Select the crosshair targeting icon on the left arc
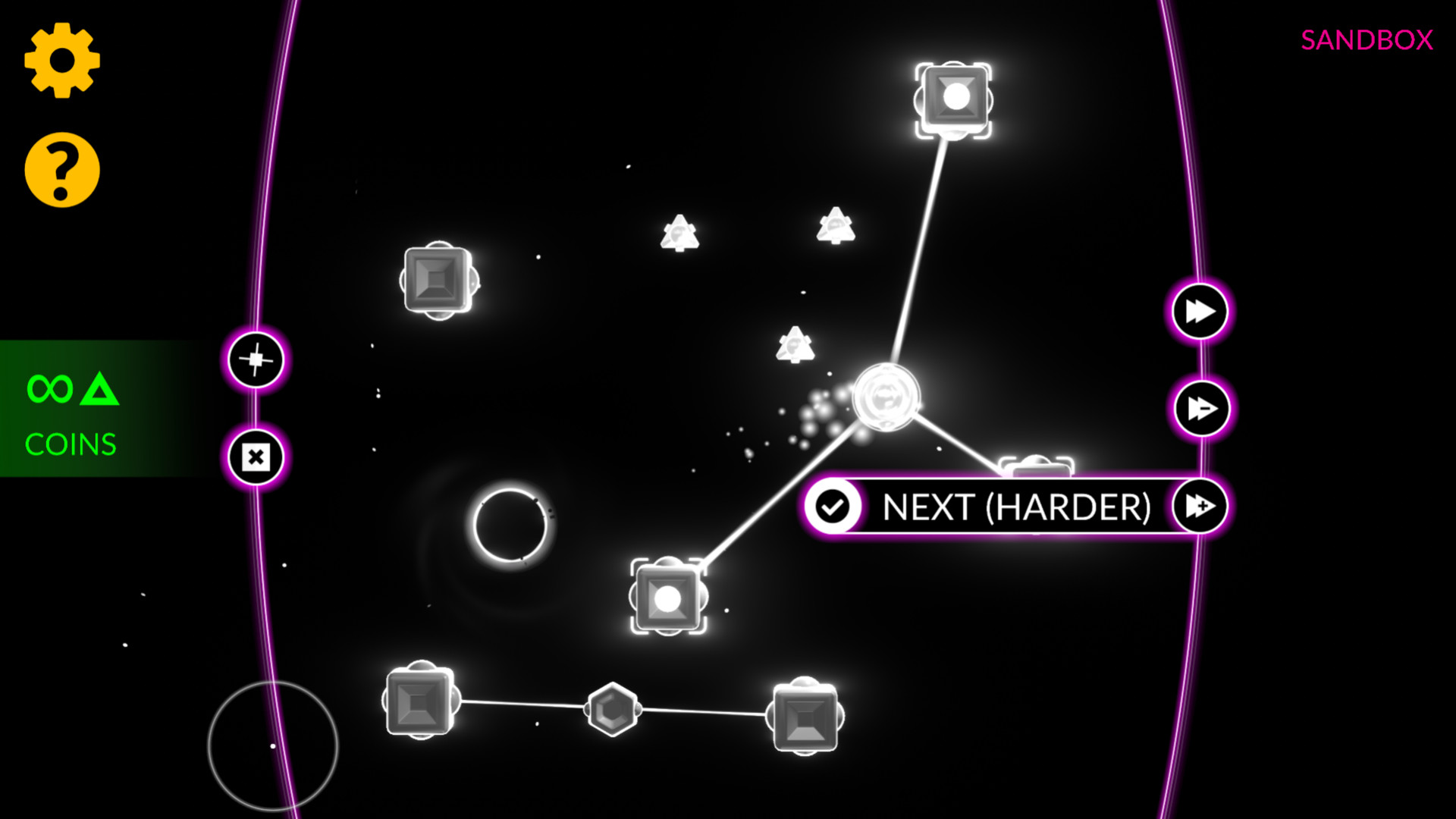This screenshot has height=819, width=1456. (256, 360)
